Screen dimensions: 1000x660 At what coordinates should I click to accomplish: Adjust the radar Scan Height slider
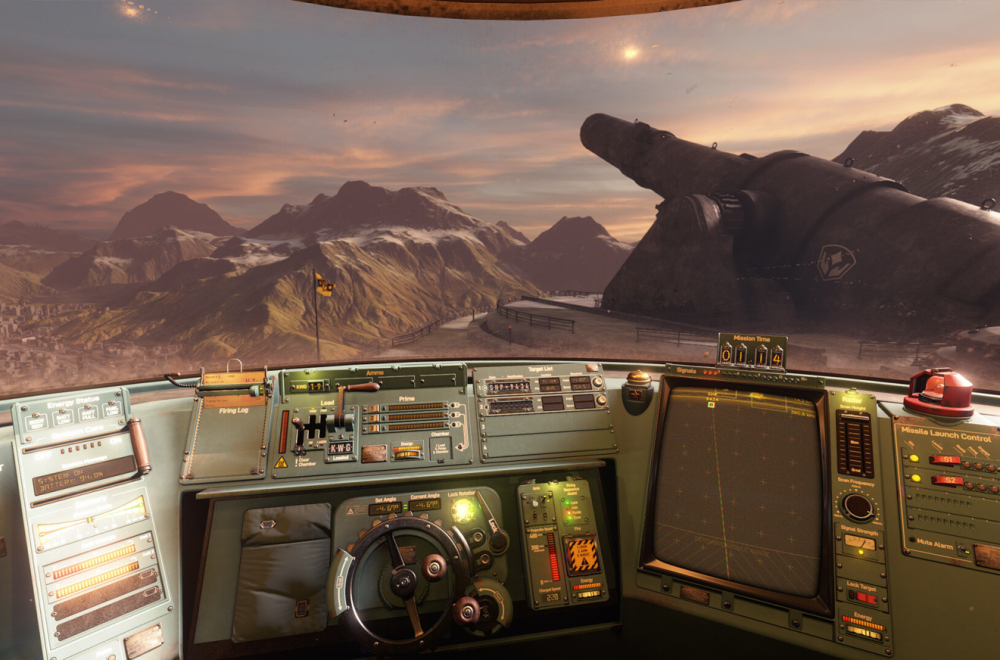[x=855, y=443]
